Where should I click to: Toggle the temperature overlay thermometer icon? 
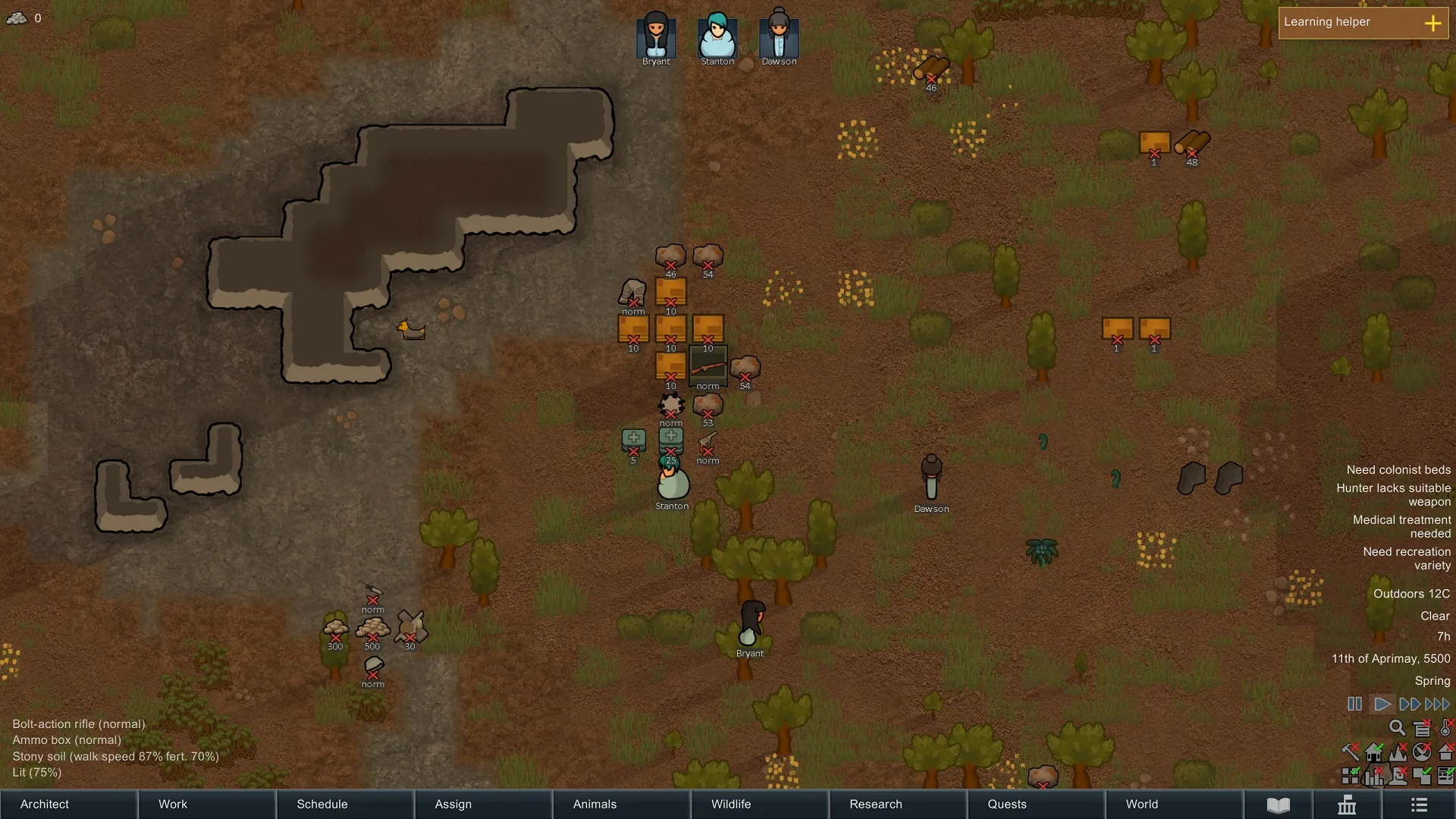pyautogui.click(x=1446, y=729)
